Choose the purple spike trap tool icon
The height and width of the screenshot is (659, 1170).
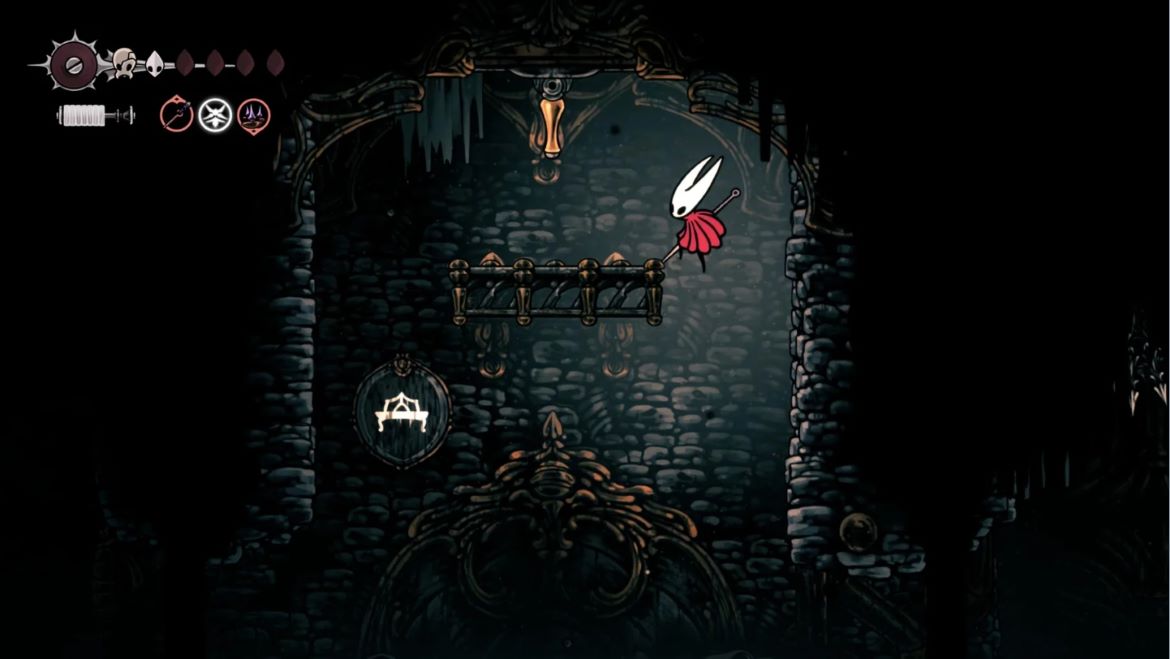click(x=253, y=117)
